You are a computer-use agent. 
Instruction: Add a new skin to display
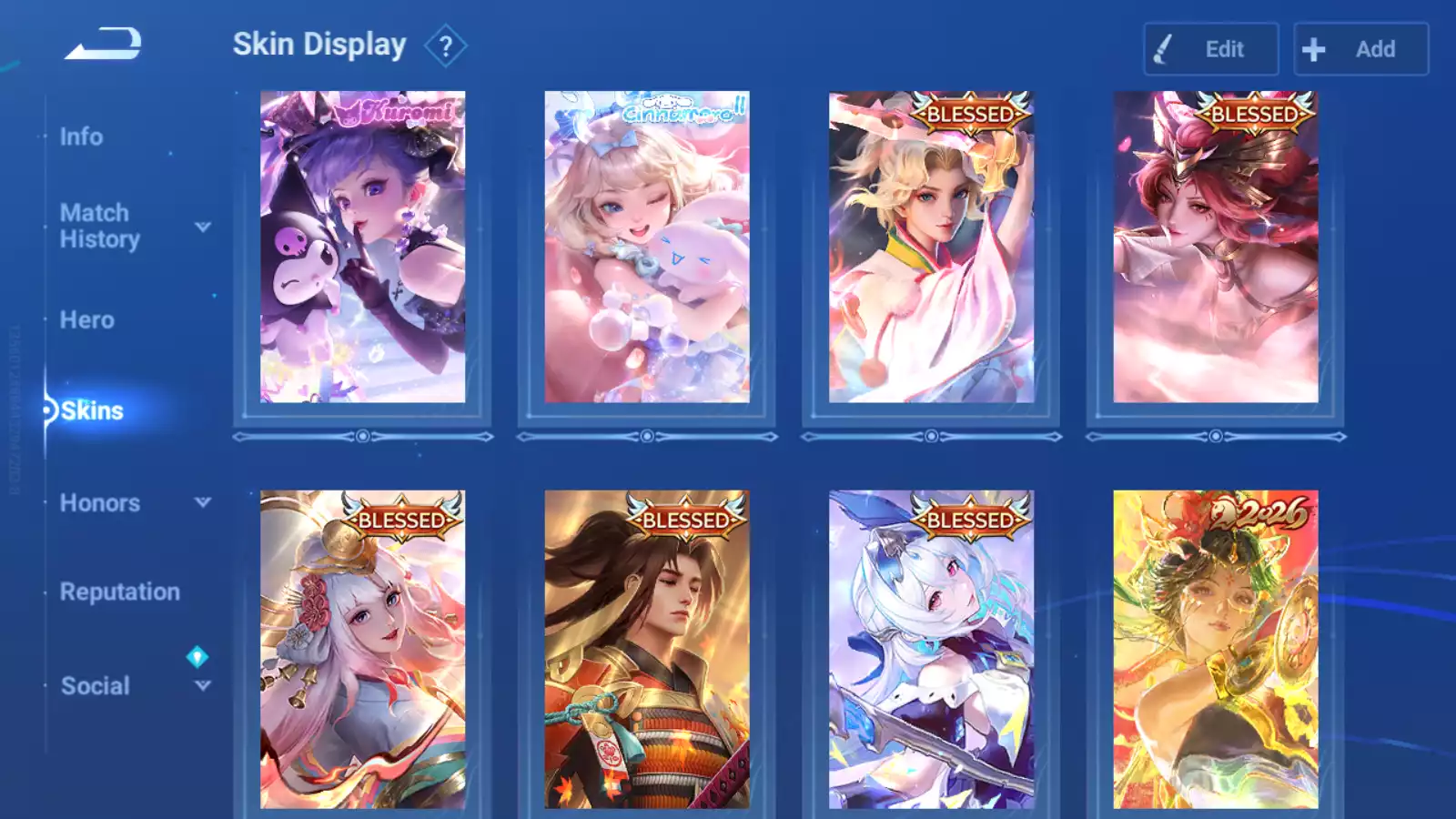click(1360, 49)
